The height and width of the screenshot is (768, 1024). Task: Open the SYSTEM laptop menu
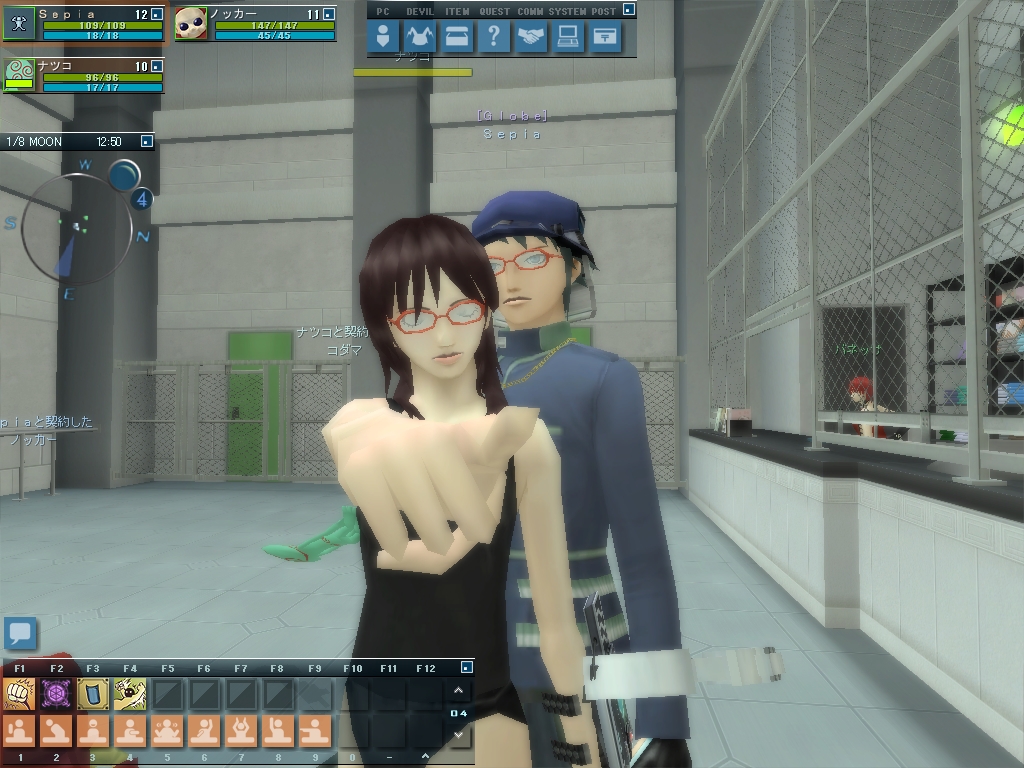click(568, 37)
